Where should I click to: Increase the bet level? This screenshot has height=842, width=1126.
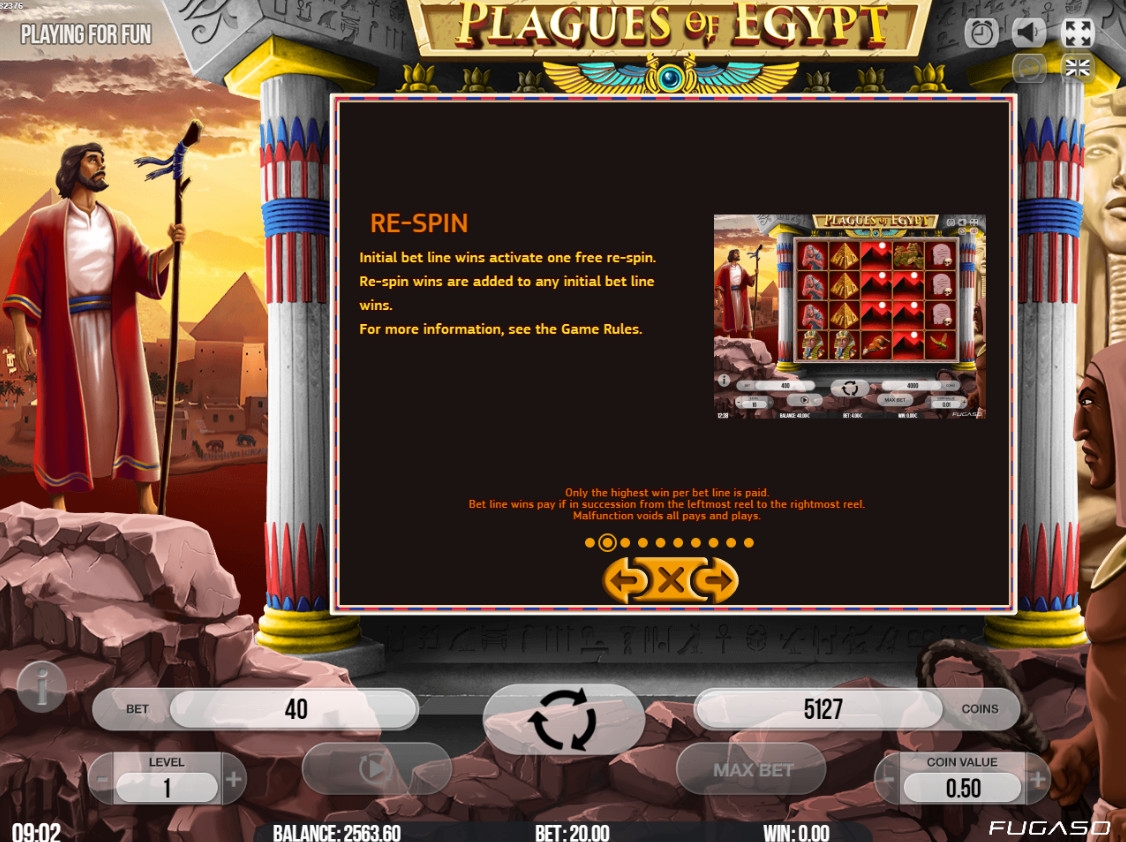coord(233,780)
